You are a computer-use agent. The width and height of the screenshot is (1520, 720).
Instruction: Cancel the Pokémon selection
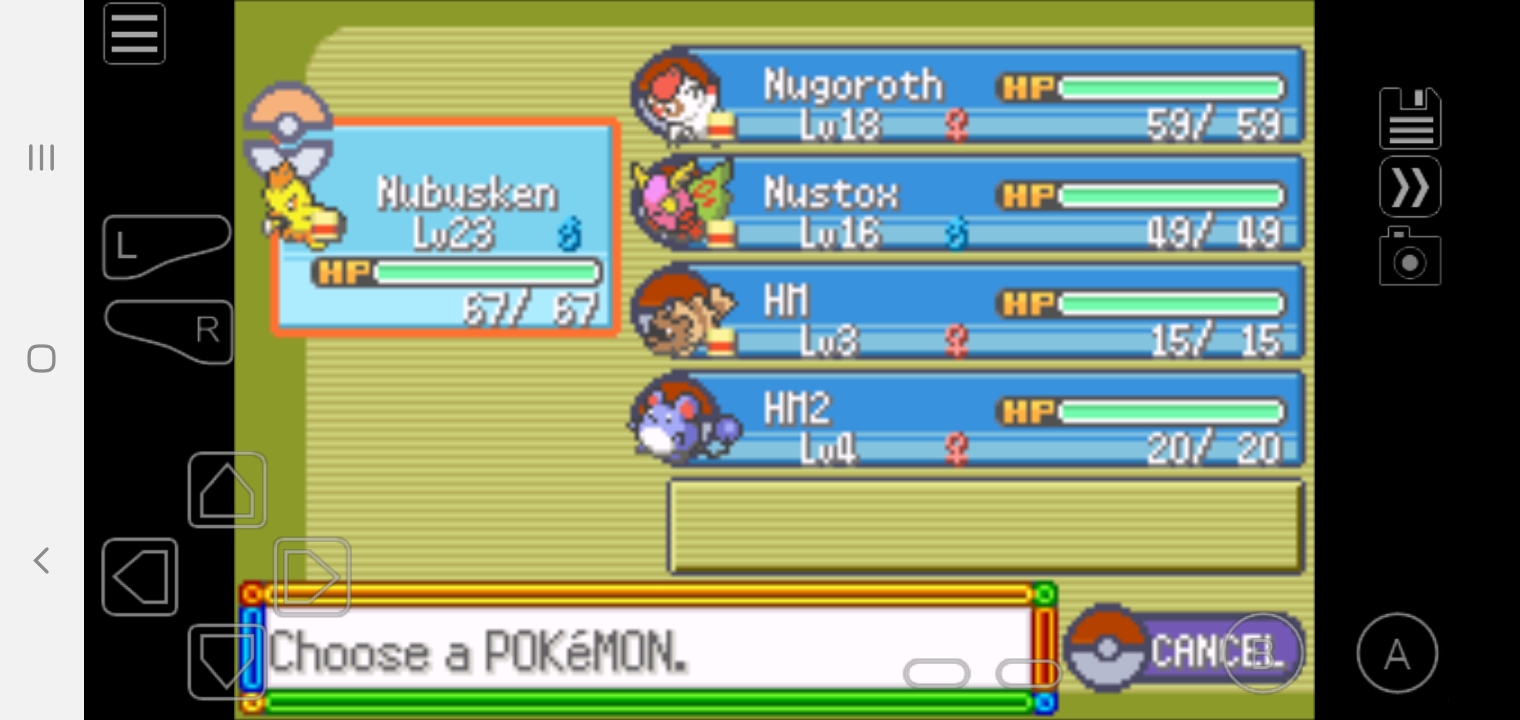pyautogui.click(x=1183, y=650)
